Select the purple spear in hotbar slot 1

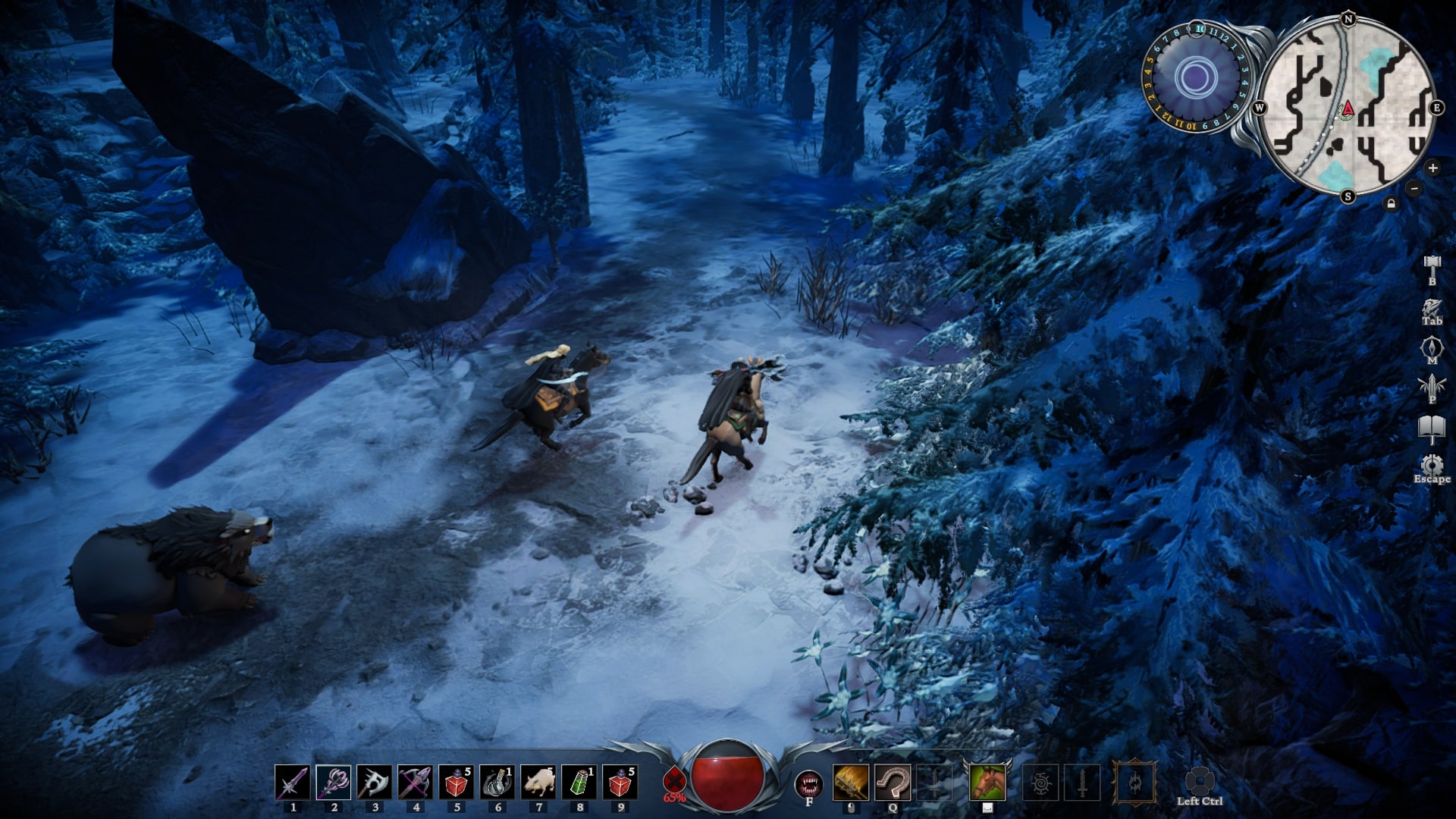292,783
